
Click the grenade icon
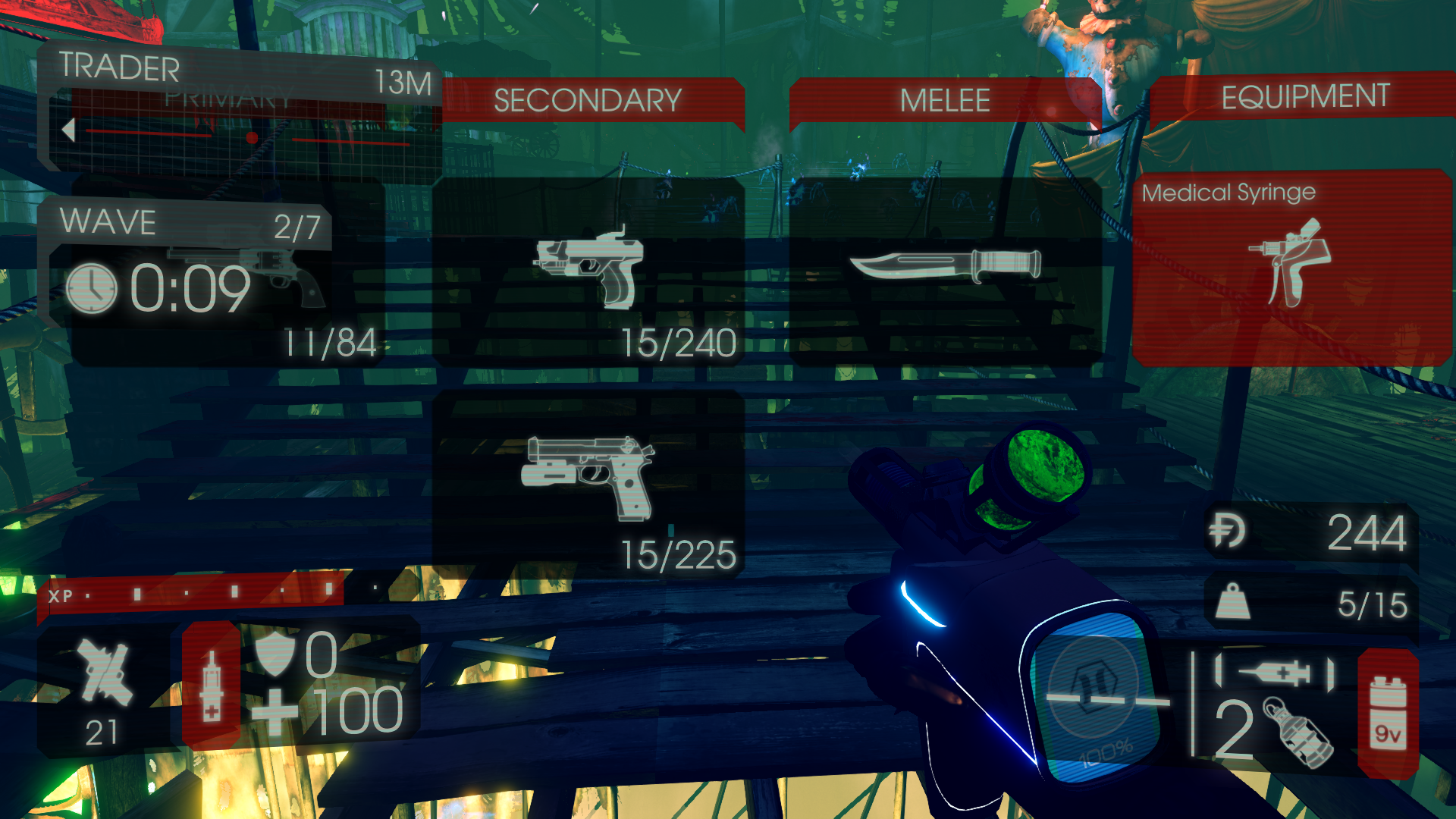(1298, 733)
